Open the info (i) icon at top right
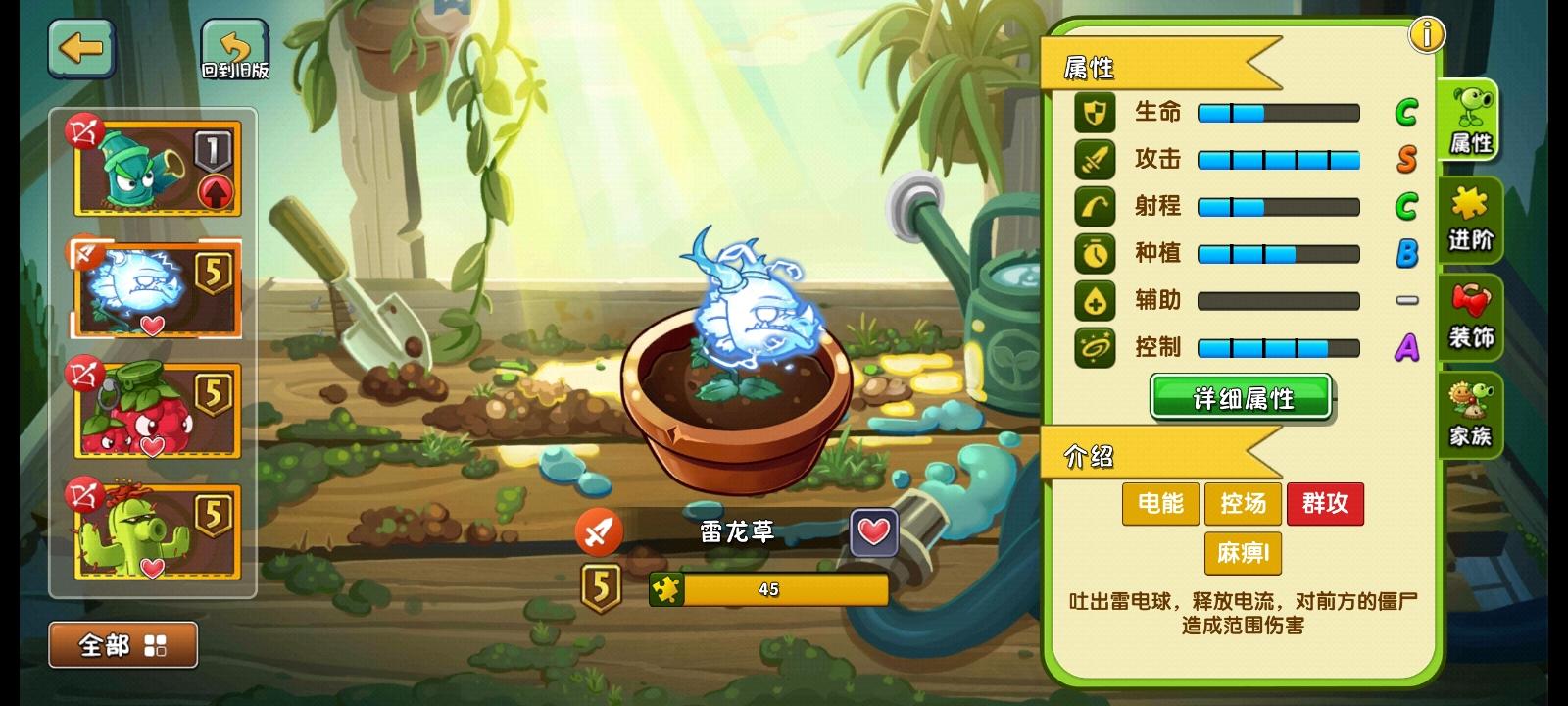Viewport: 1568px width, 706px height. pos(1428,35)
